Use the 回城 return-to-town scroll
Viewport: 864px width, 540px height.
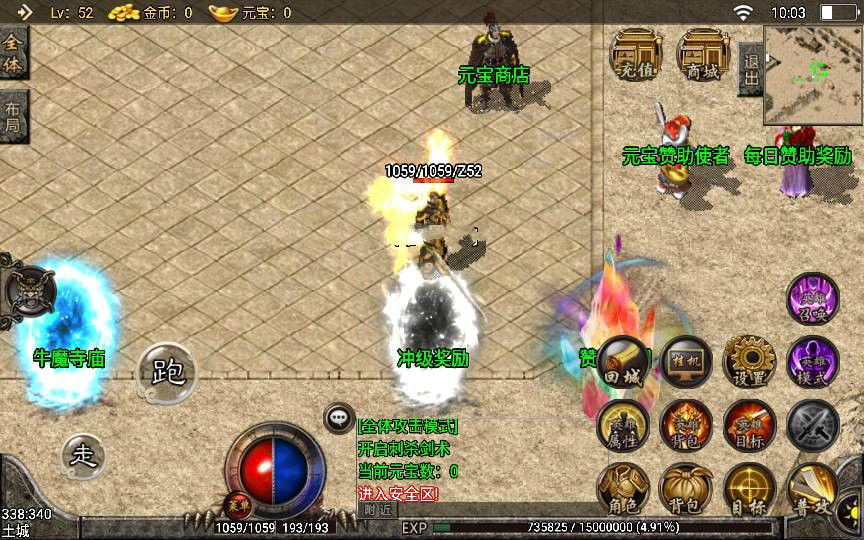[623, 364]
